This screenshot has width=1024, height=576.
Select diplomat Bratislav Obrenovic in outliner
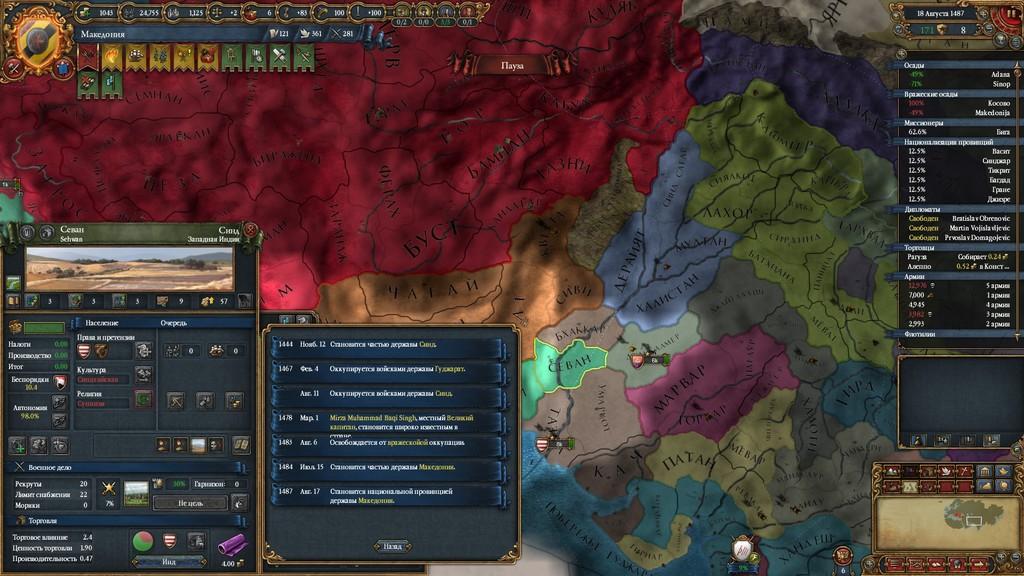tap(960, 218)
